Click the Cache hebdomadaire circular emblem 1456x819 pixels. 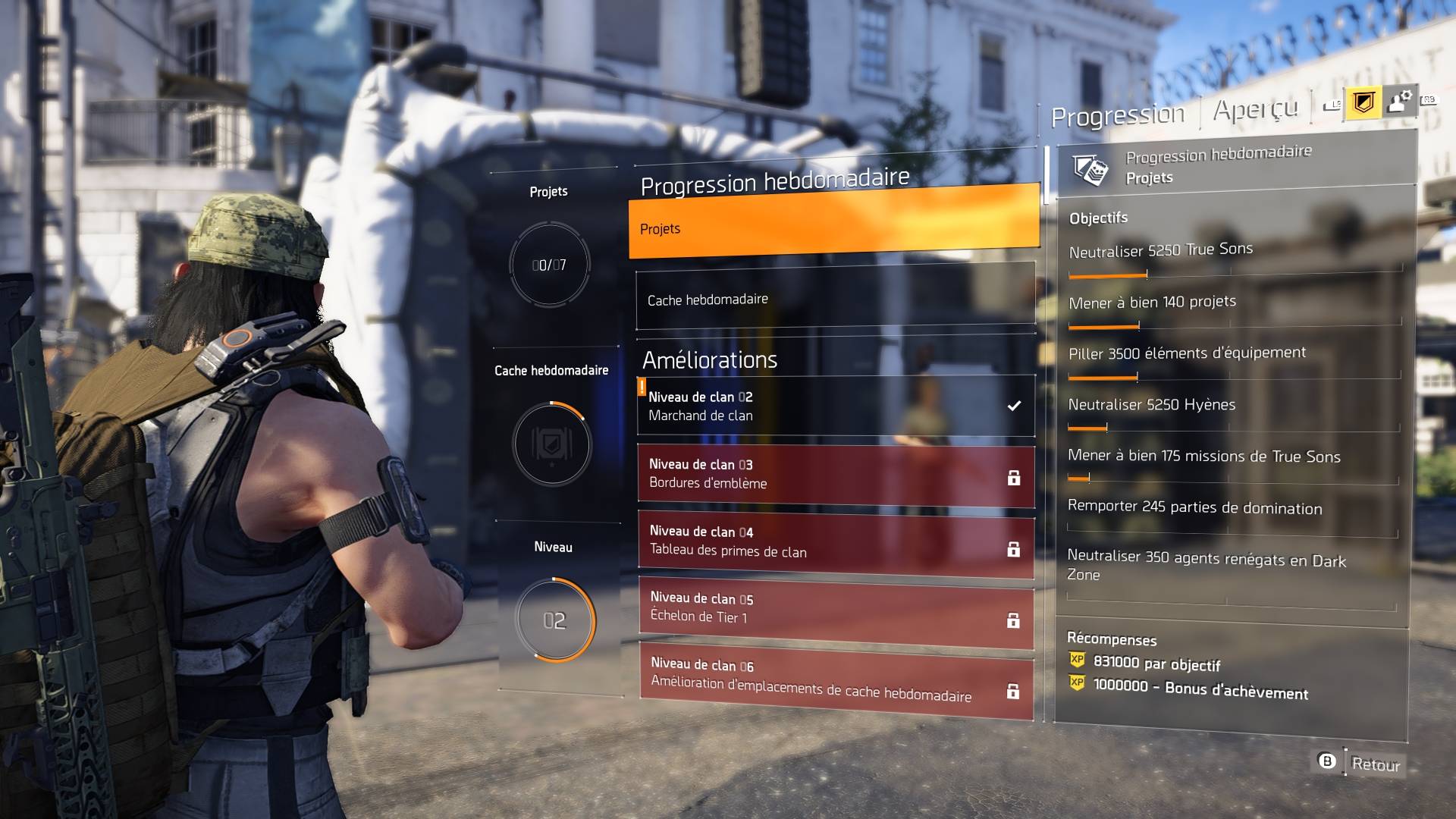pos(551,444)
